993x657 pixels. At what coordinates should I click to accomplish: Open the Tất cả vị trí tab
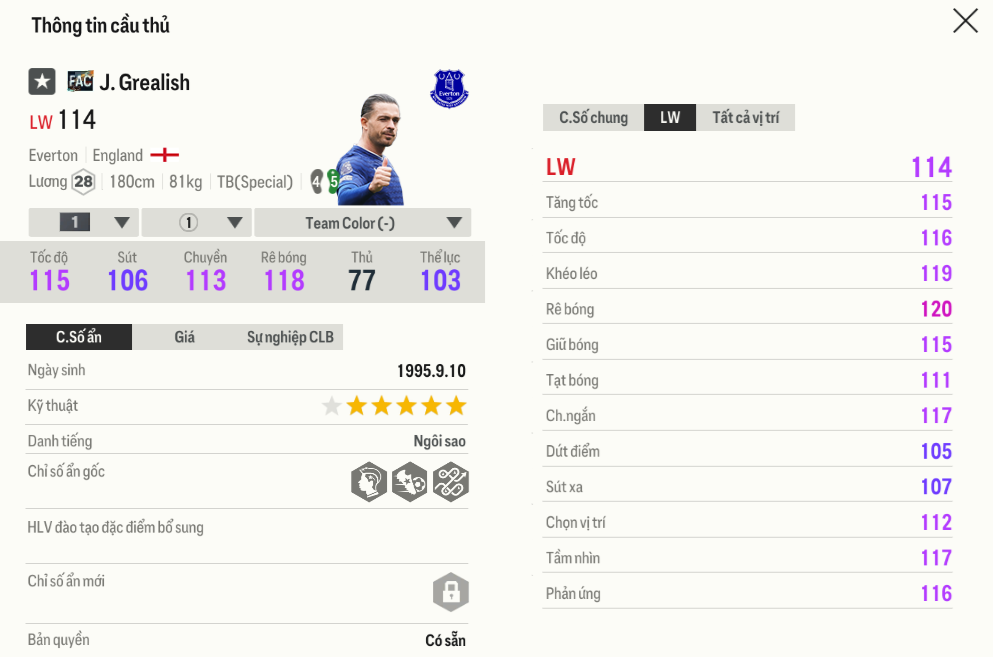point(745,118)
